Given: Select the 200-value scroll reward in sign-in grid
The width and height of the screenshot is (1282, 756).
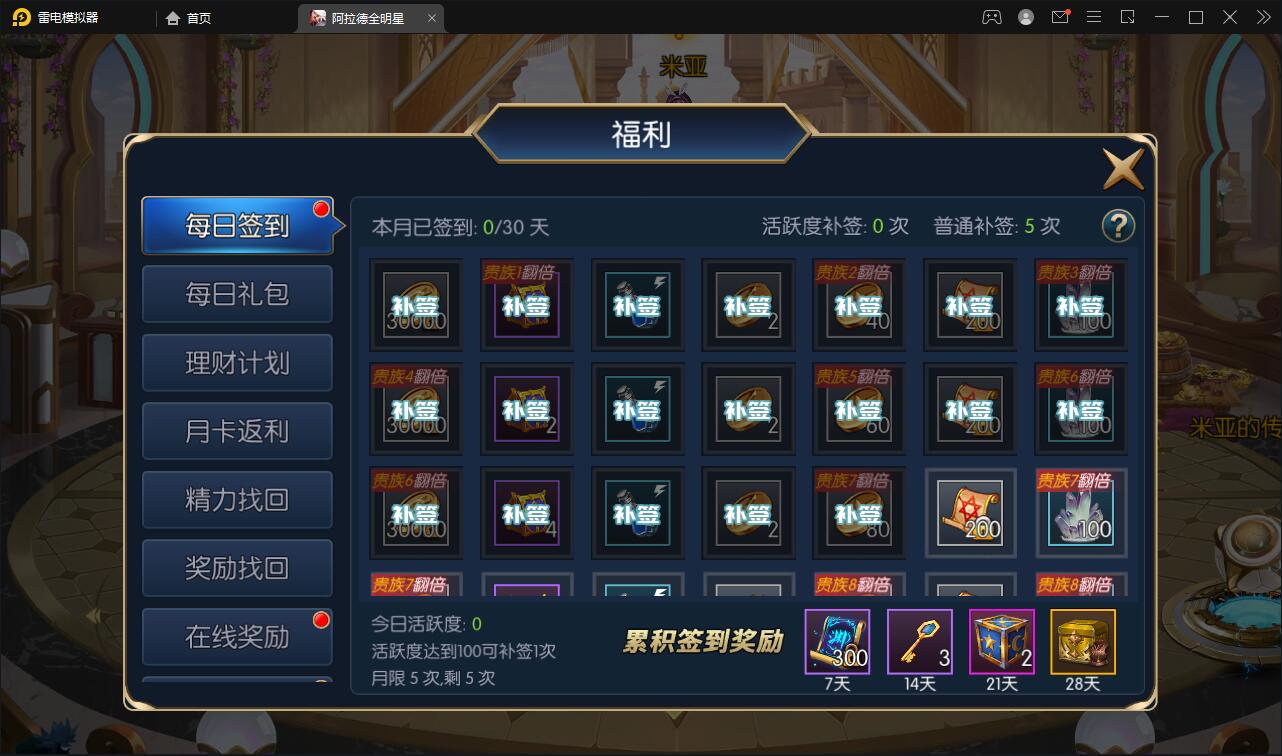Looking at the screenshot, I should 970,512.
